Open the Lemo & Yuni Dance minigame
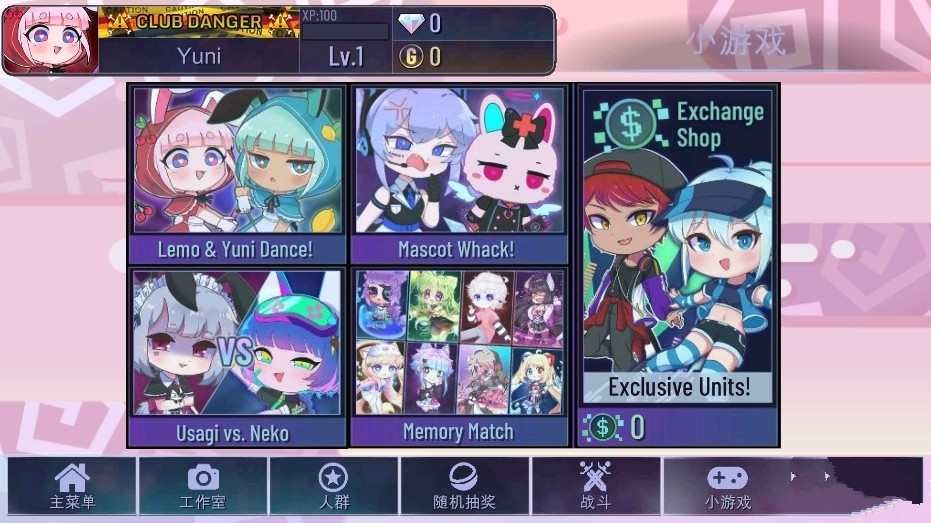 (237, 174)
